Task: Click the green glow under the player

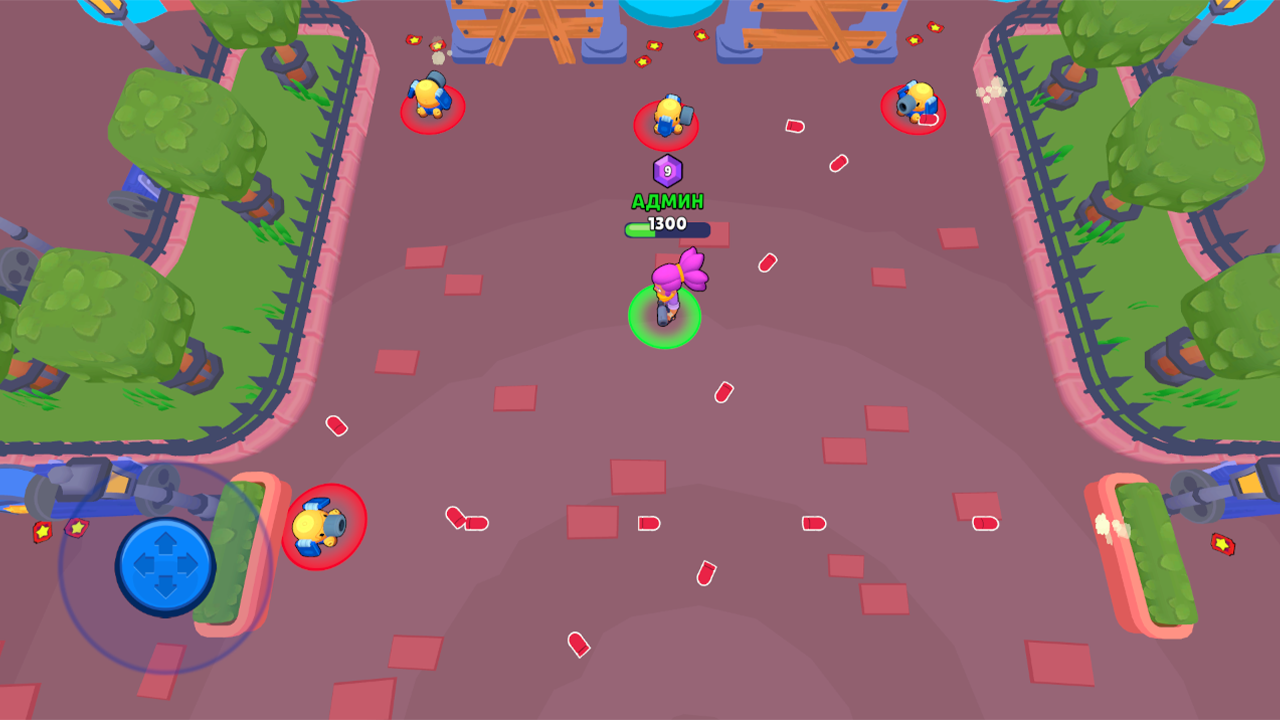Action: pyautogui.click(x=664, y=318)
